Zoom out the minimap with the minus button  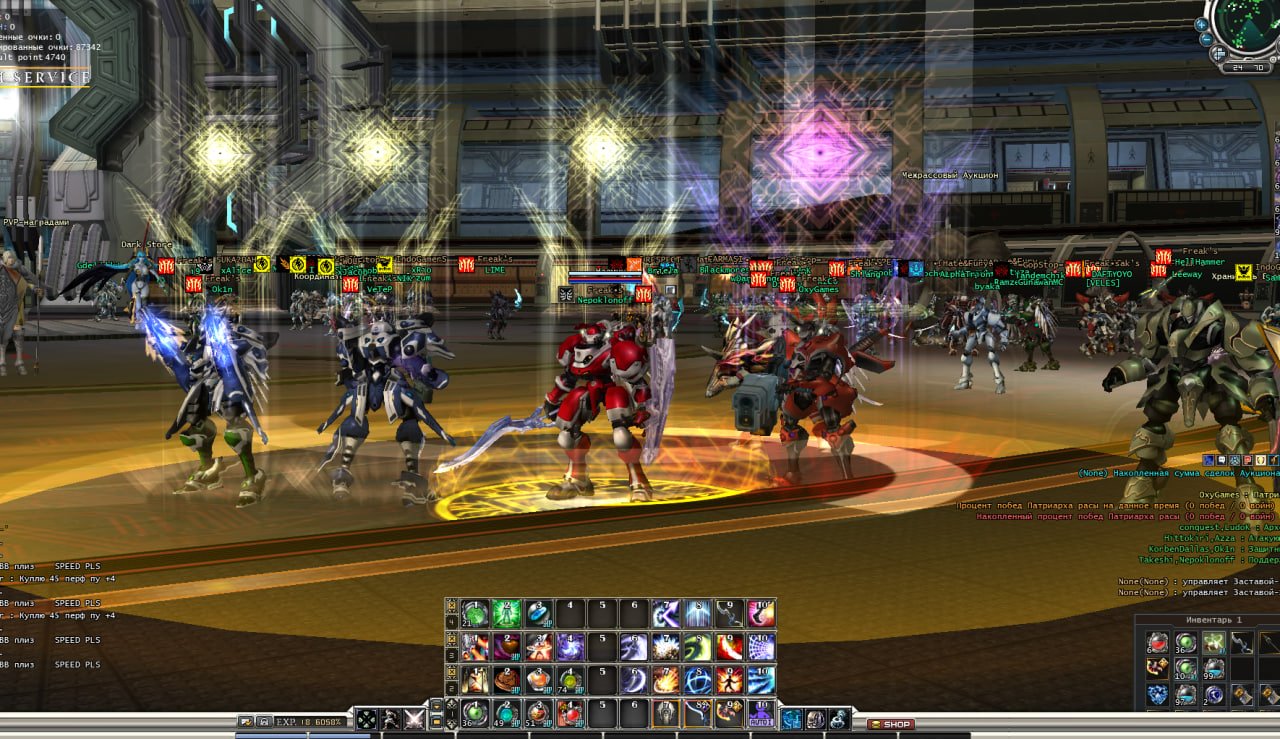point(1207,41)
